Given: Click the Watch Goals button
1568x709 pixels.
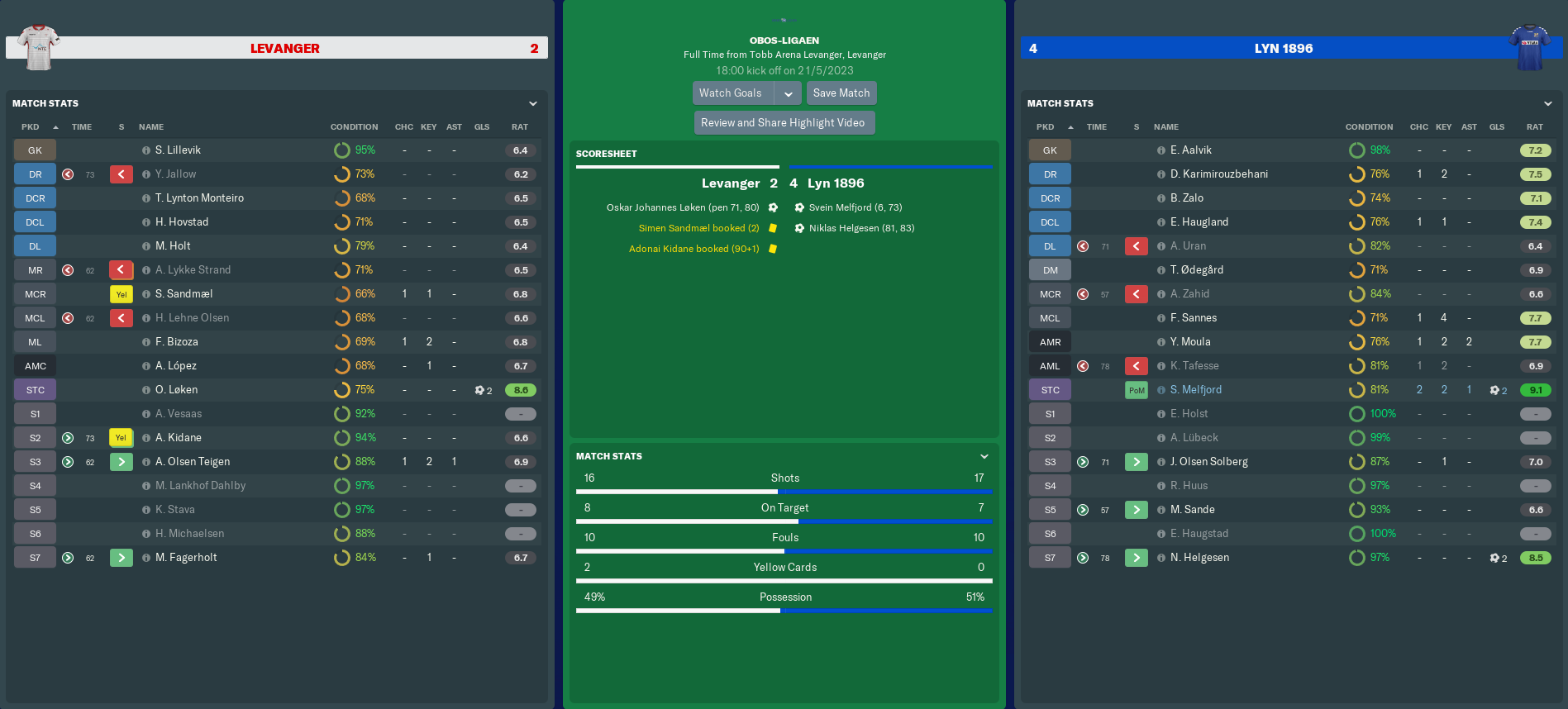Looking at the screenshot, I should click(x=731, y=93).
